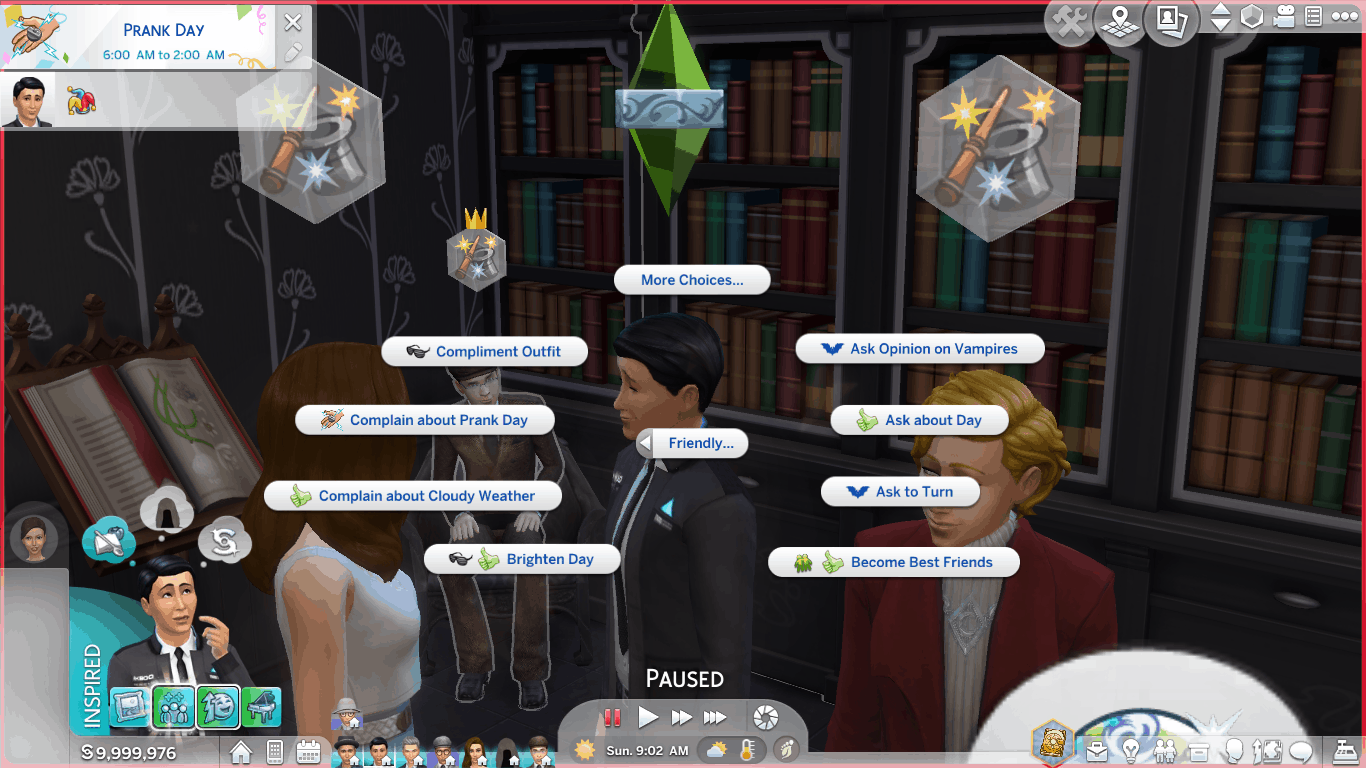Select Ask about Day
The height and width of the screenshot is (768, 1366).
coord(920,421)
